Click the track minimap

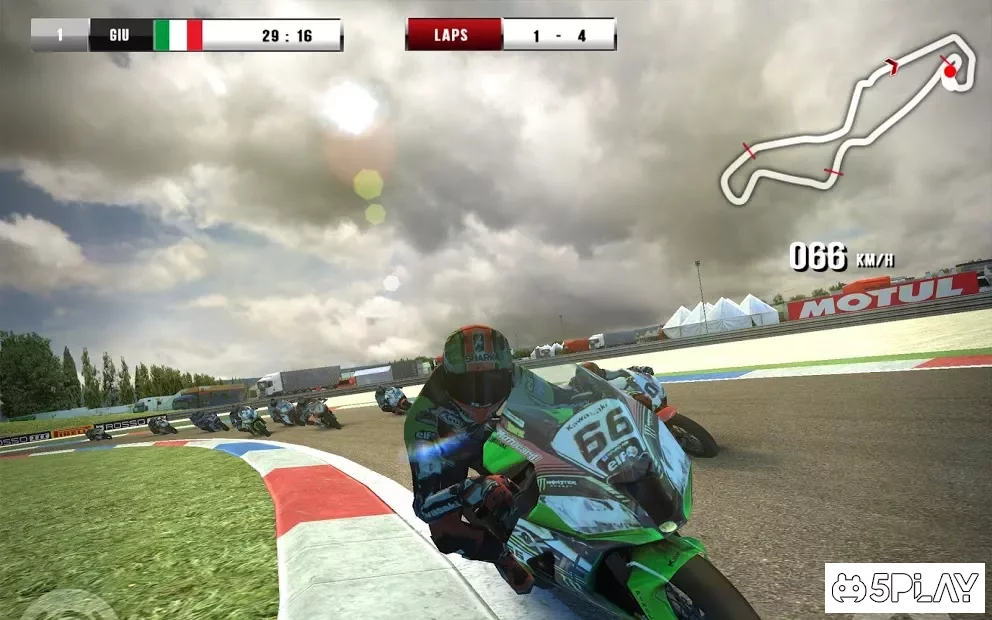(846, 120)
